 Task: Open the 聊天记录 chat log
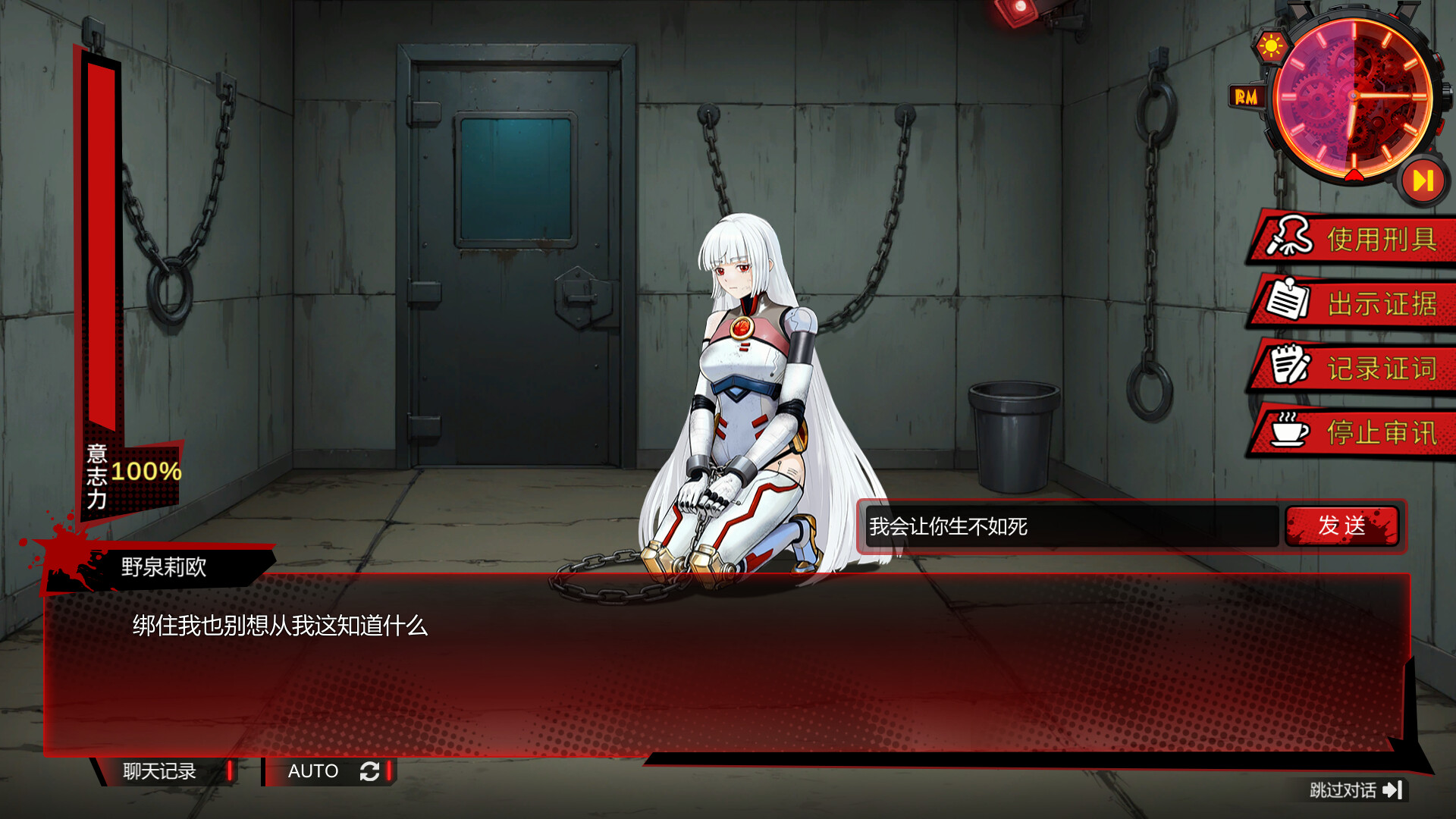click(161, 771)
